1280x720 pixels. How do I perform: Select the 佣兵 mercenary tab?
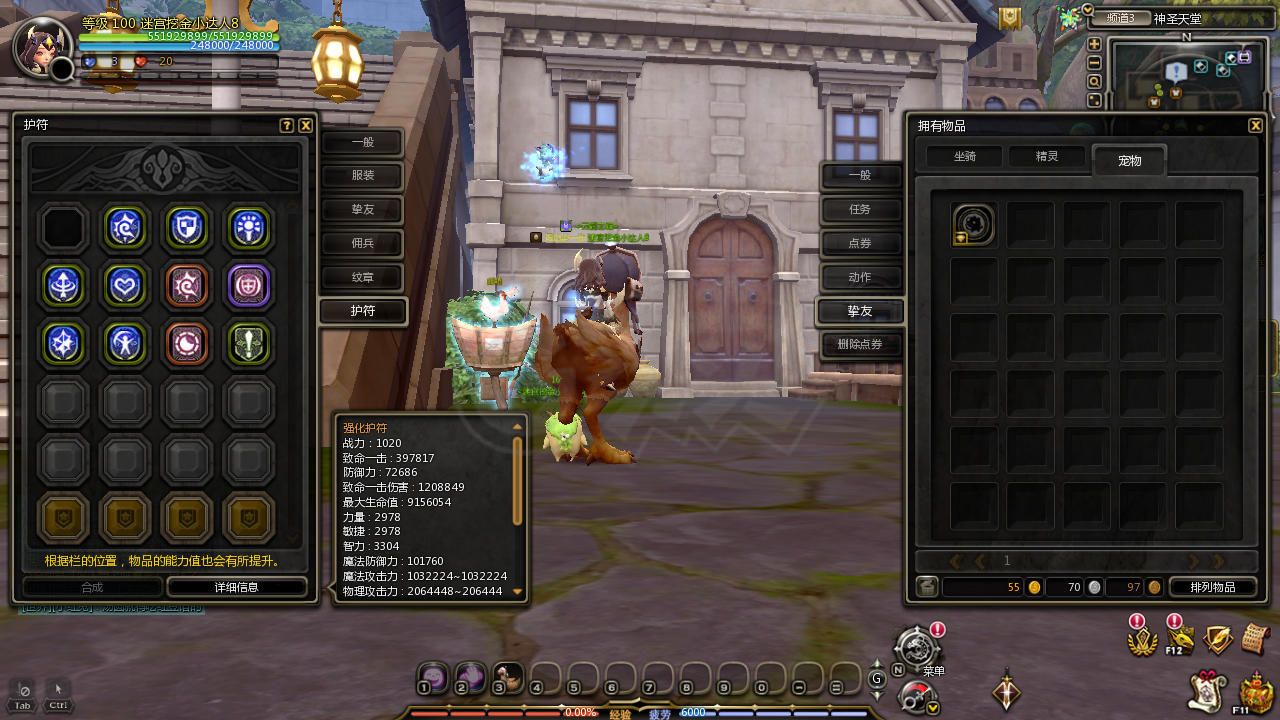coord(362,243)
